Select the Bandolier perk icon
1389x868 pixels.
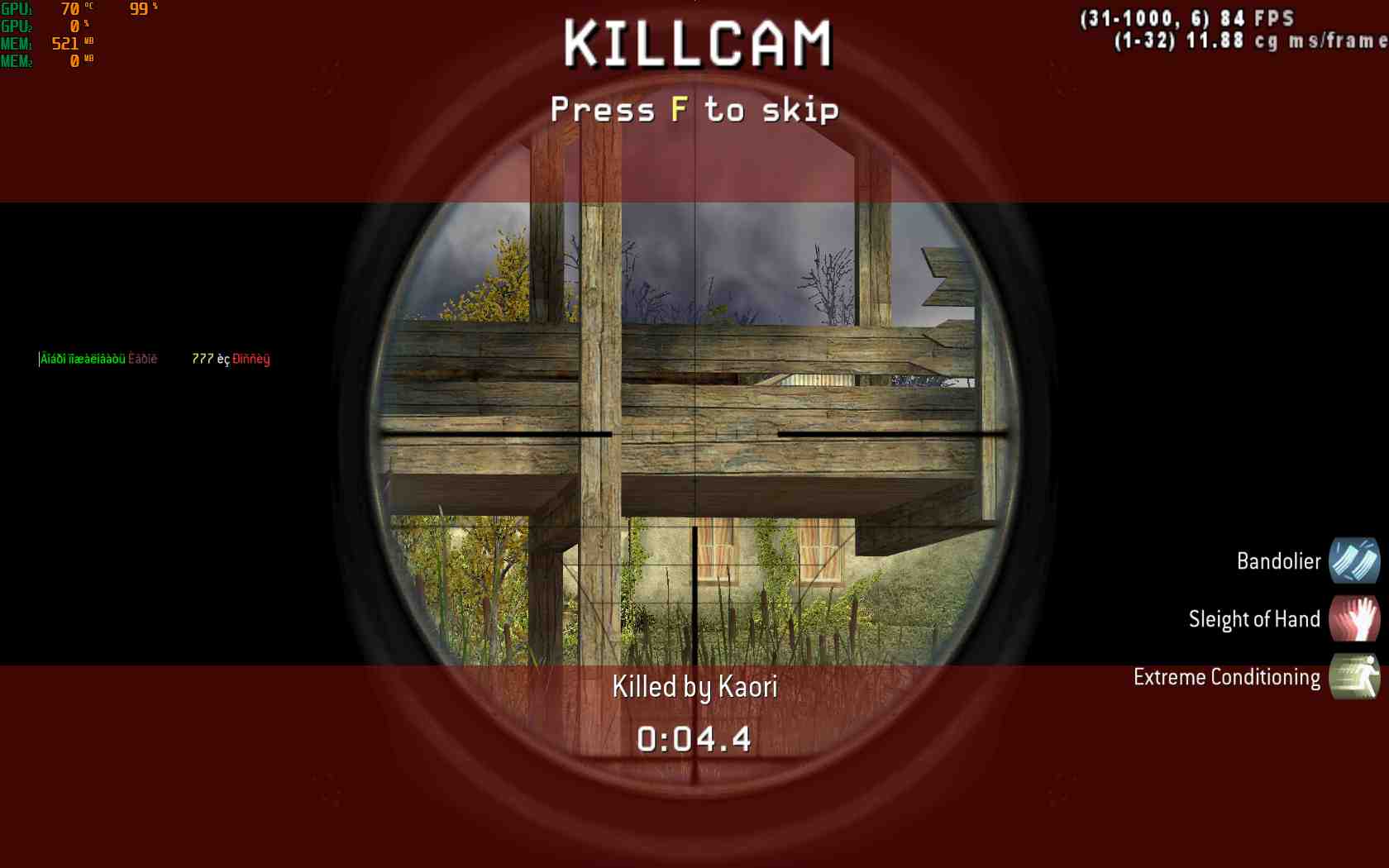click(x=1353, y=560)
